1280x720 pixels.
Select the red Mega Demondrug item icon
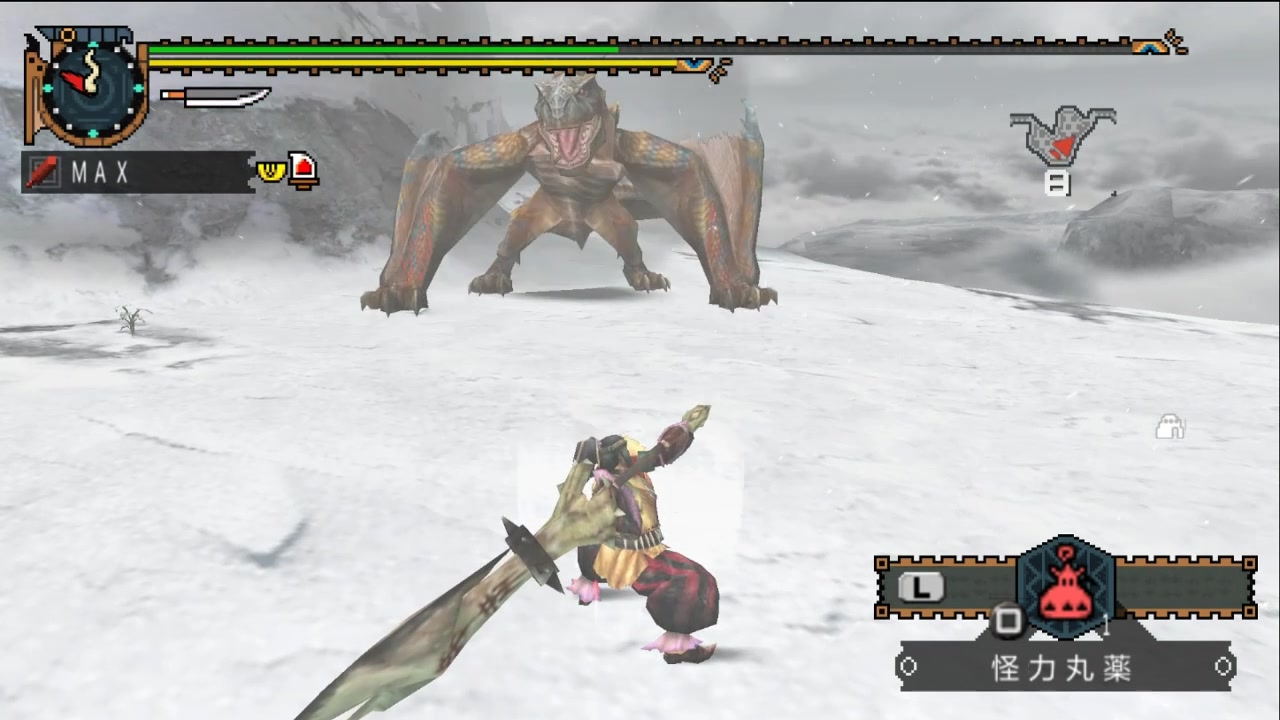point(1064,589)
